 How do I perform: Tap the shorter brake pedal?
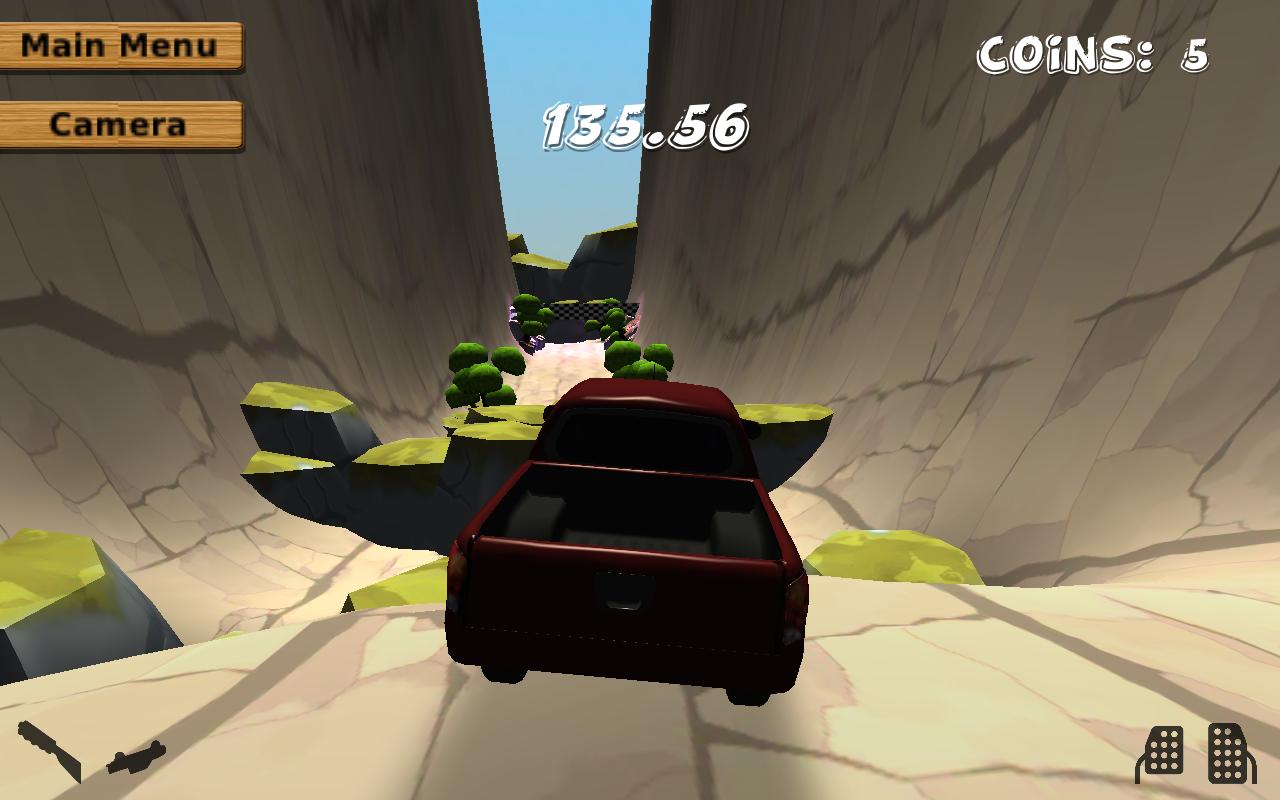click(x=1161, y=754)
